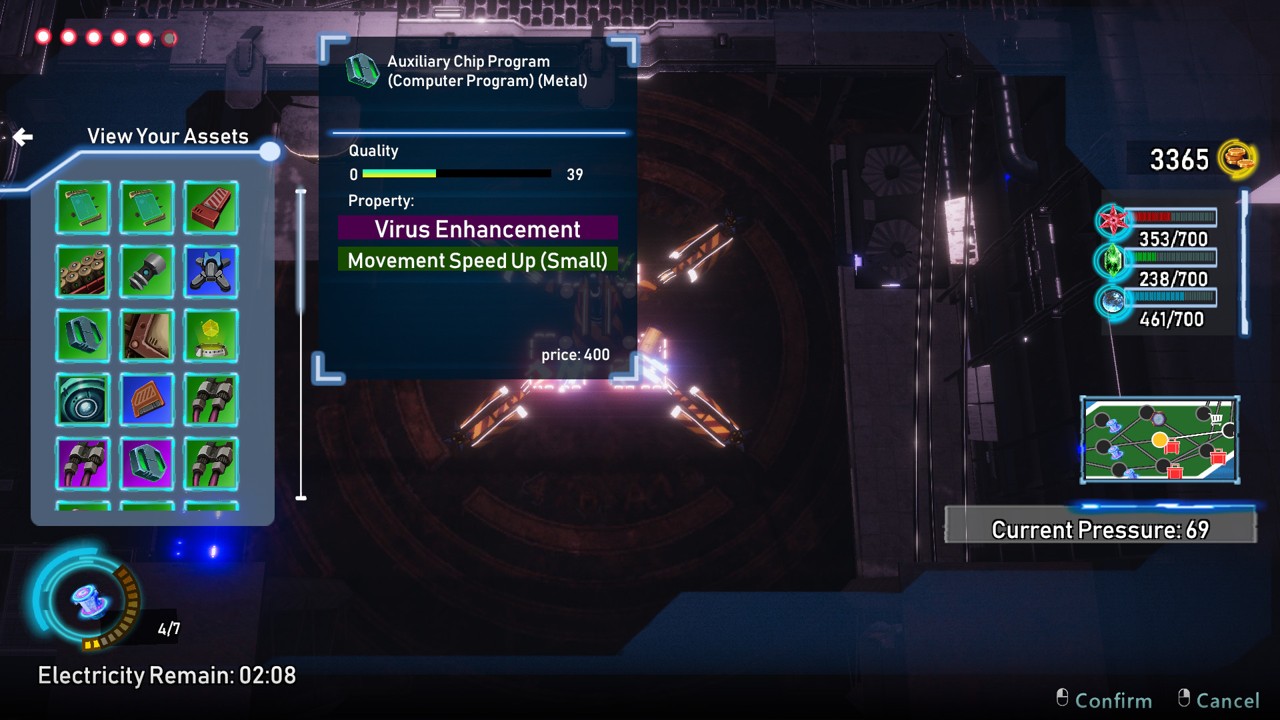Choose the rusty metal plate item

click(x=147, y=336)
